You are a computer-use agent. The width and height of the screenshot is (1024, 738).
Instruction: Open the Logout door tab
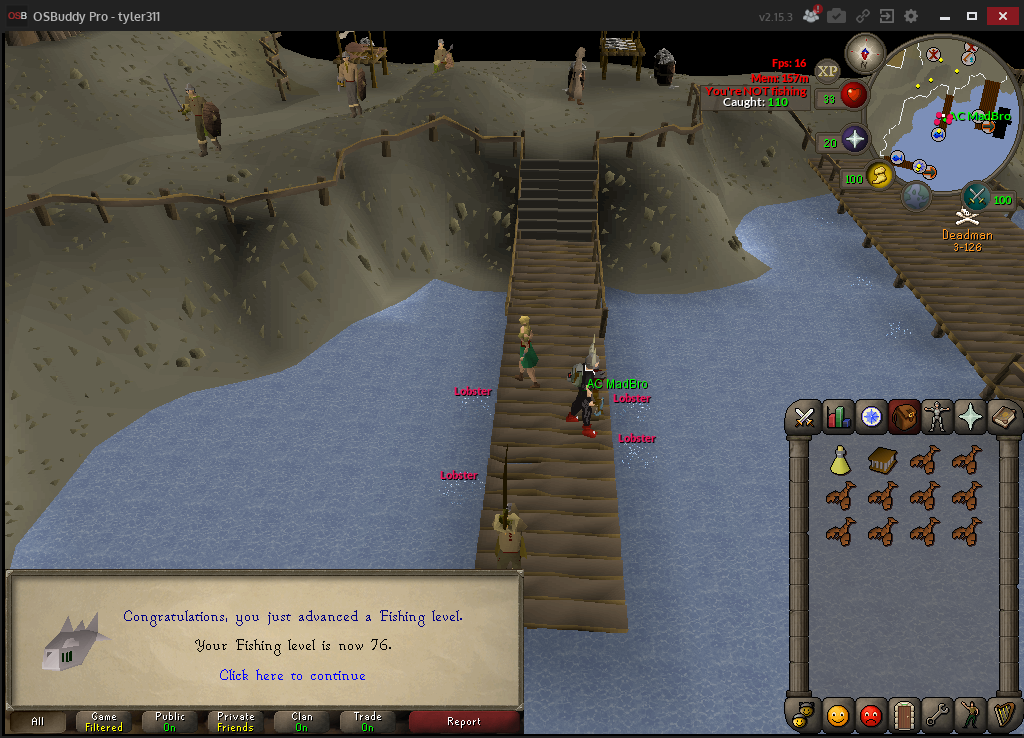tap(904, 715)
